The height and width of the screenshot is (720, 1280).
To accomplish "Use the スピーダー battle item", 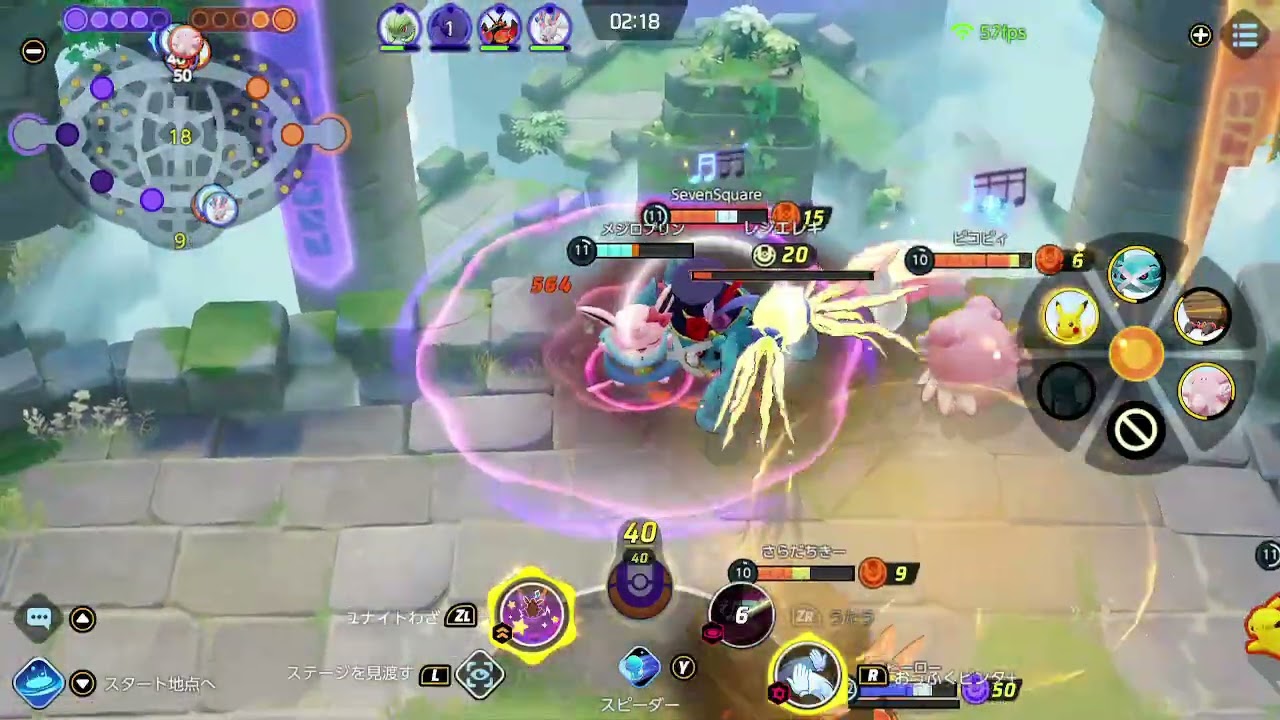I will pos(640,667).
